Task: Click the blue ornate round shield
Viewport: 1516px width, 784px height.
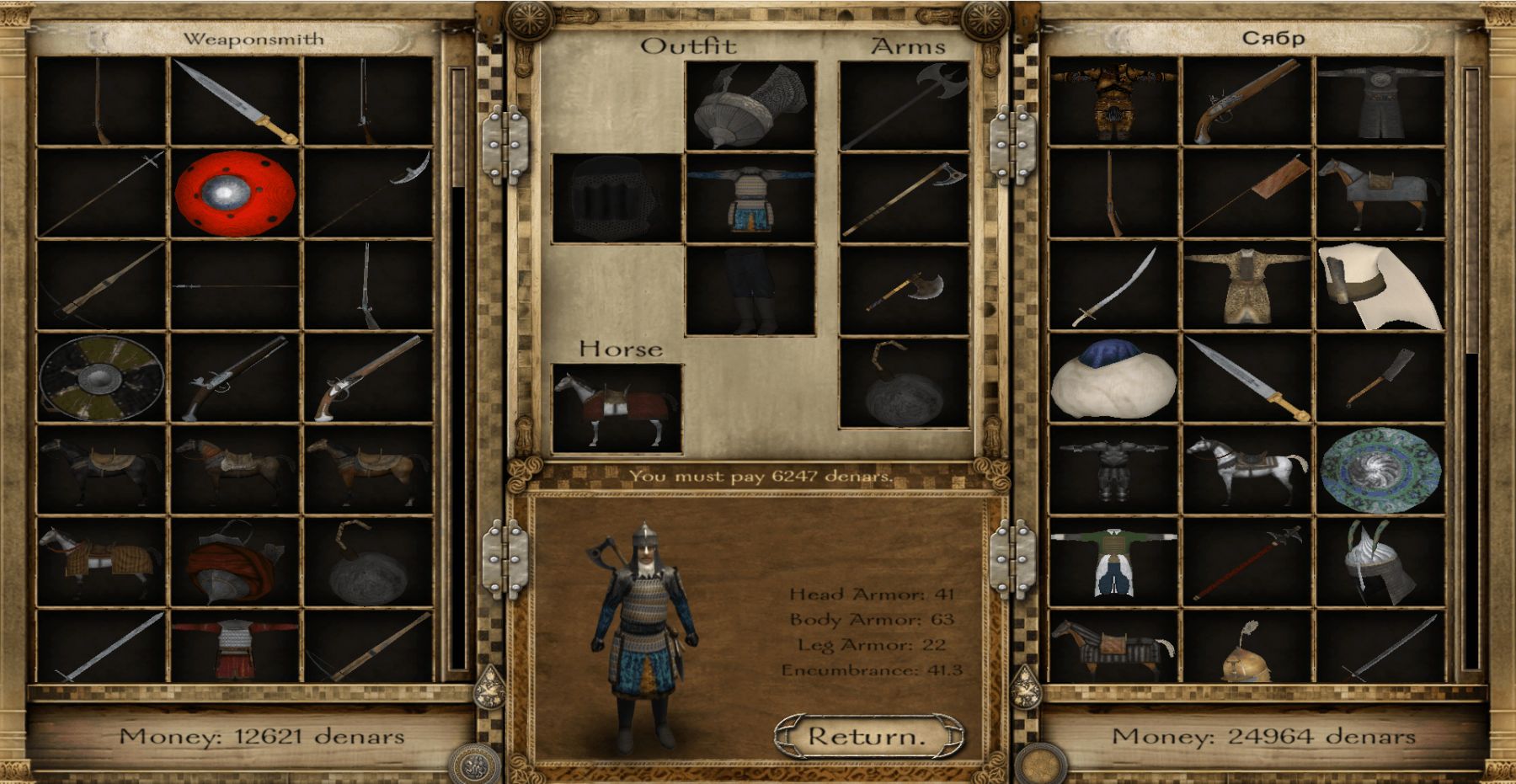Action: coord(1380,471)
